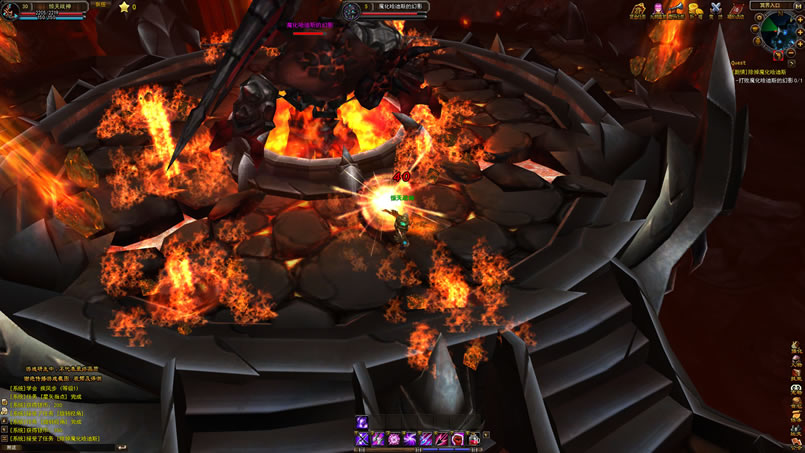Image resolution: width=805 pixels, height=453 pixels.
Task: Use the pink flower burst skill
Action: (x=394, y=439)
